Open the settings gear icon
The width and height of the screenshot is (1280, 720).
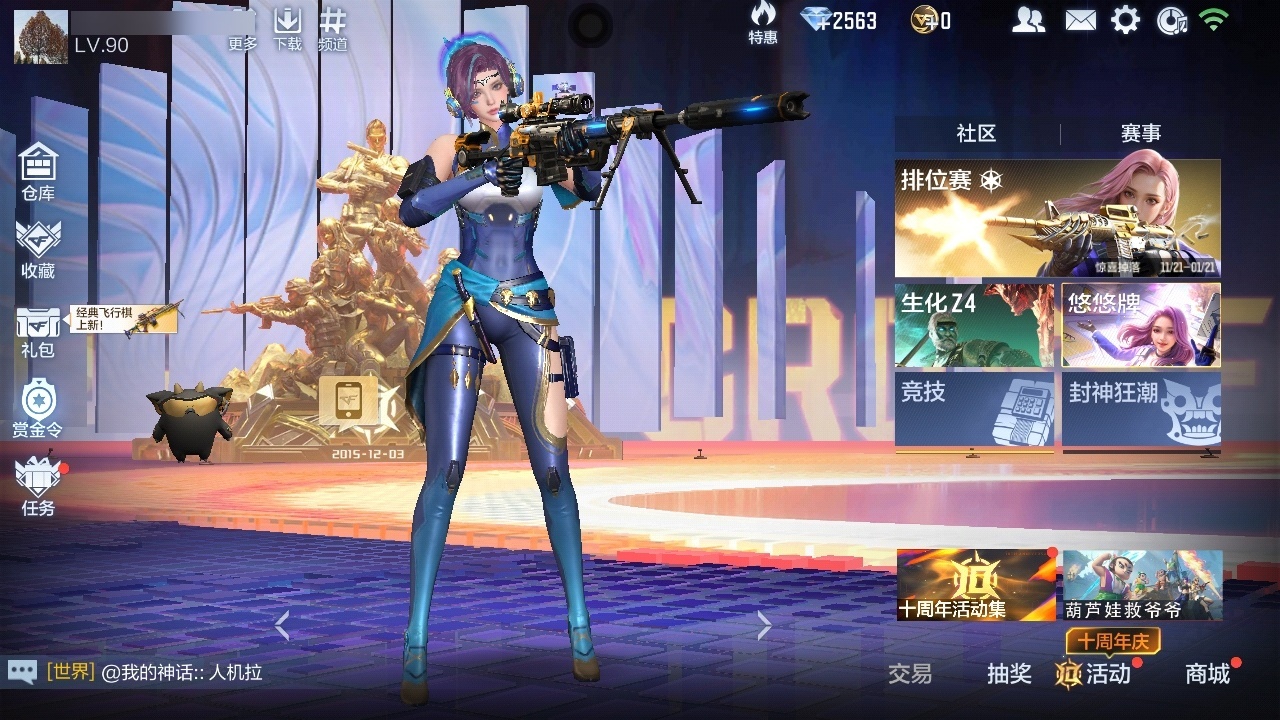[1125, 20]
